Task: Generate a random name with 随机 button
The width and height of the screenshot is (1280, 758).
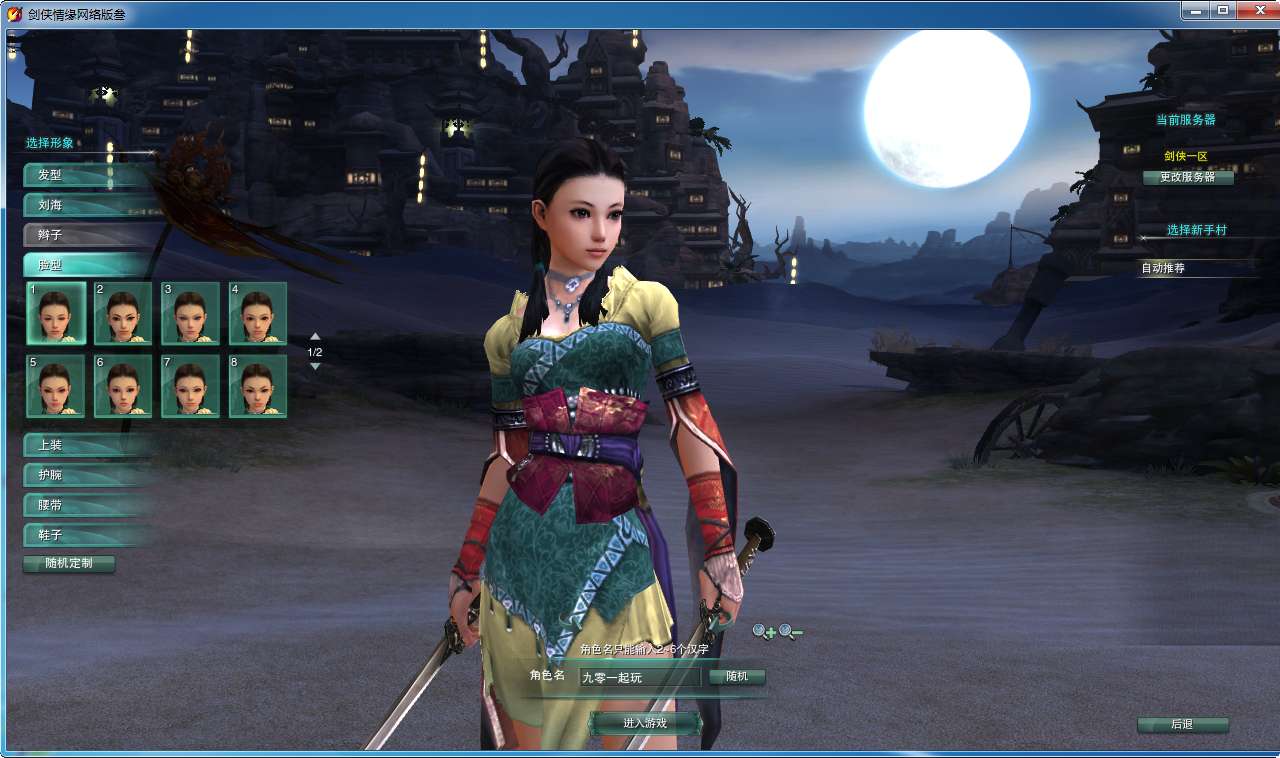Action: coord(737,677)
